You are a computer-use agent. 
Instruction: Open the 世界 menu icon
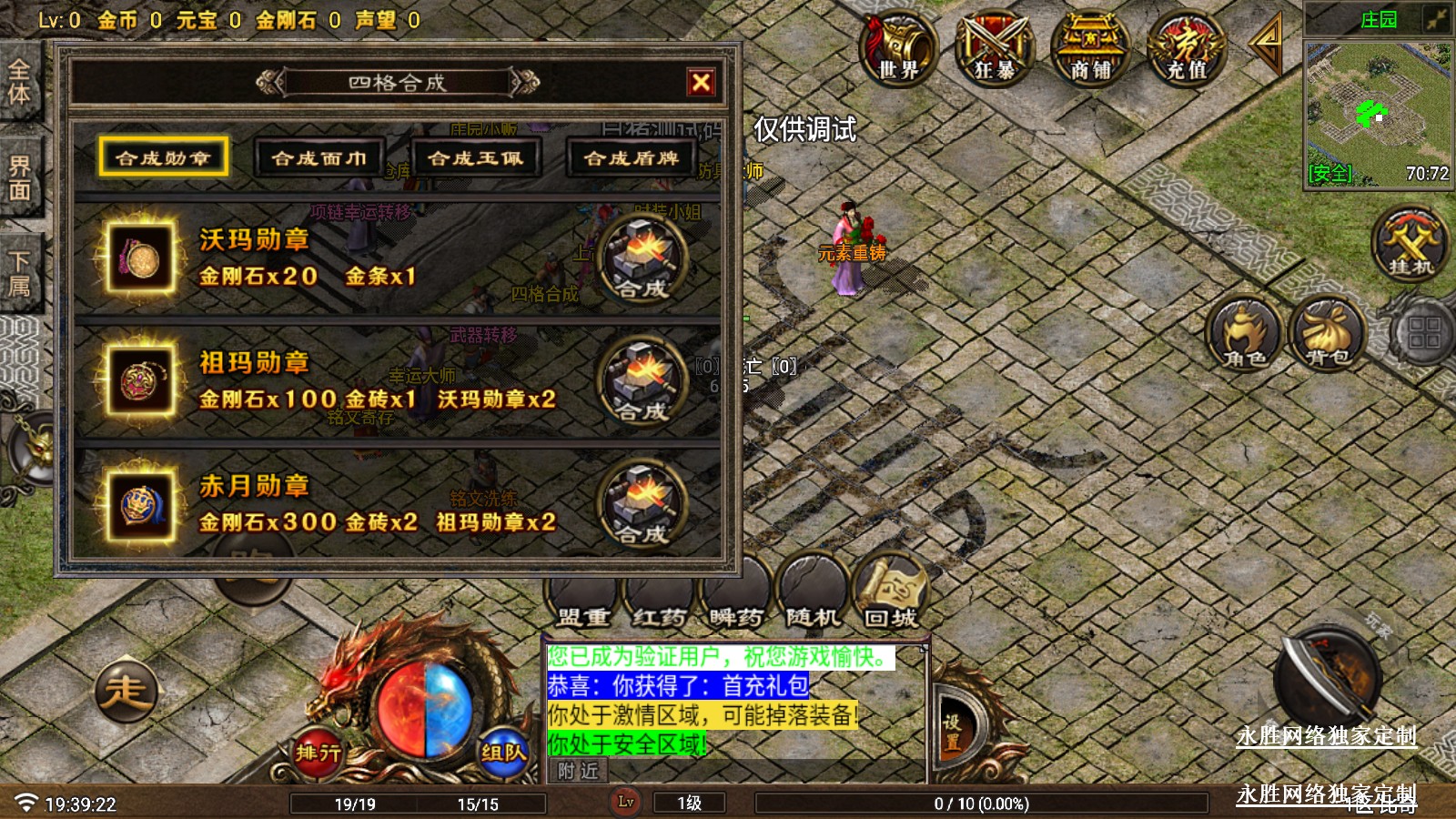(898, 47)
